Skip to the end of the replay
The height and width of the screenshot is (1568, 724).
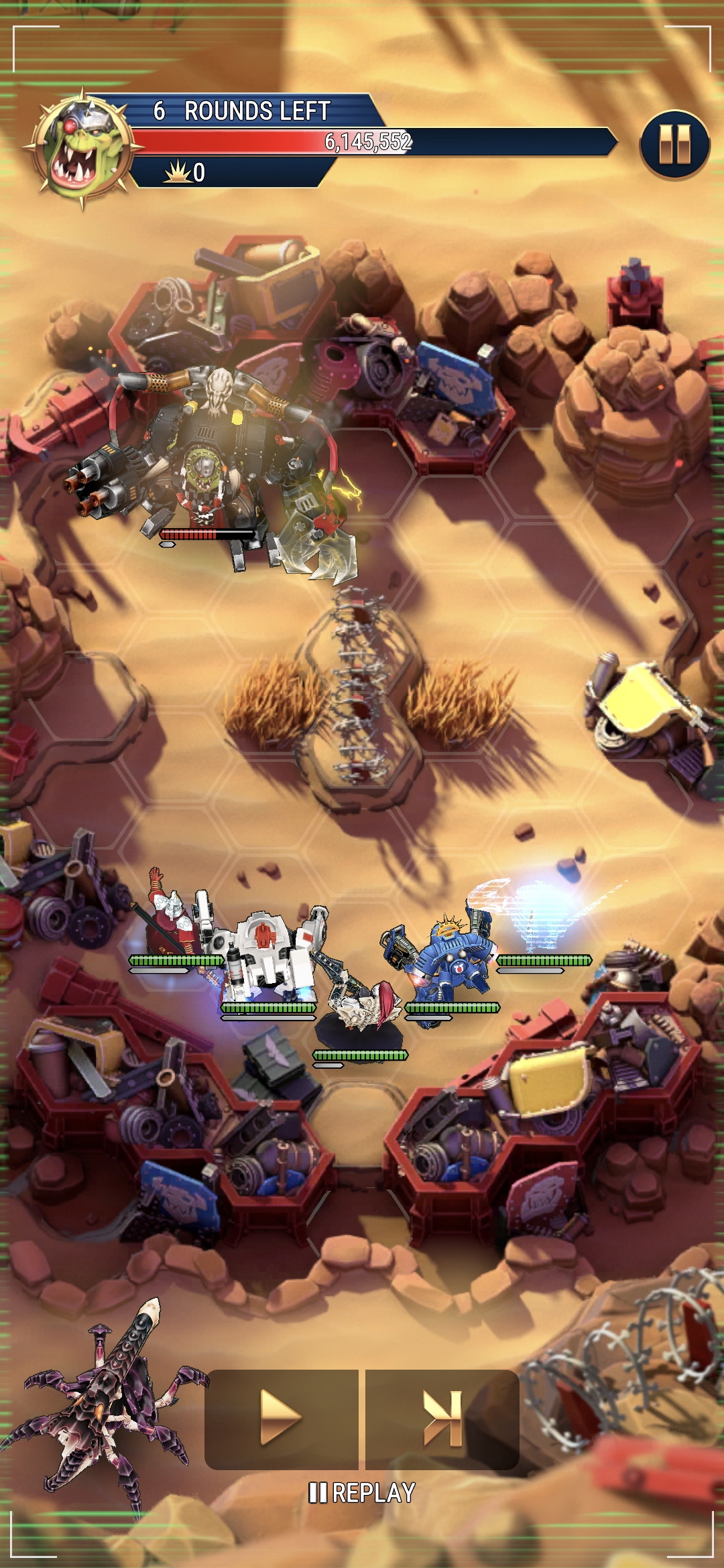point(442,1418)
